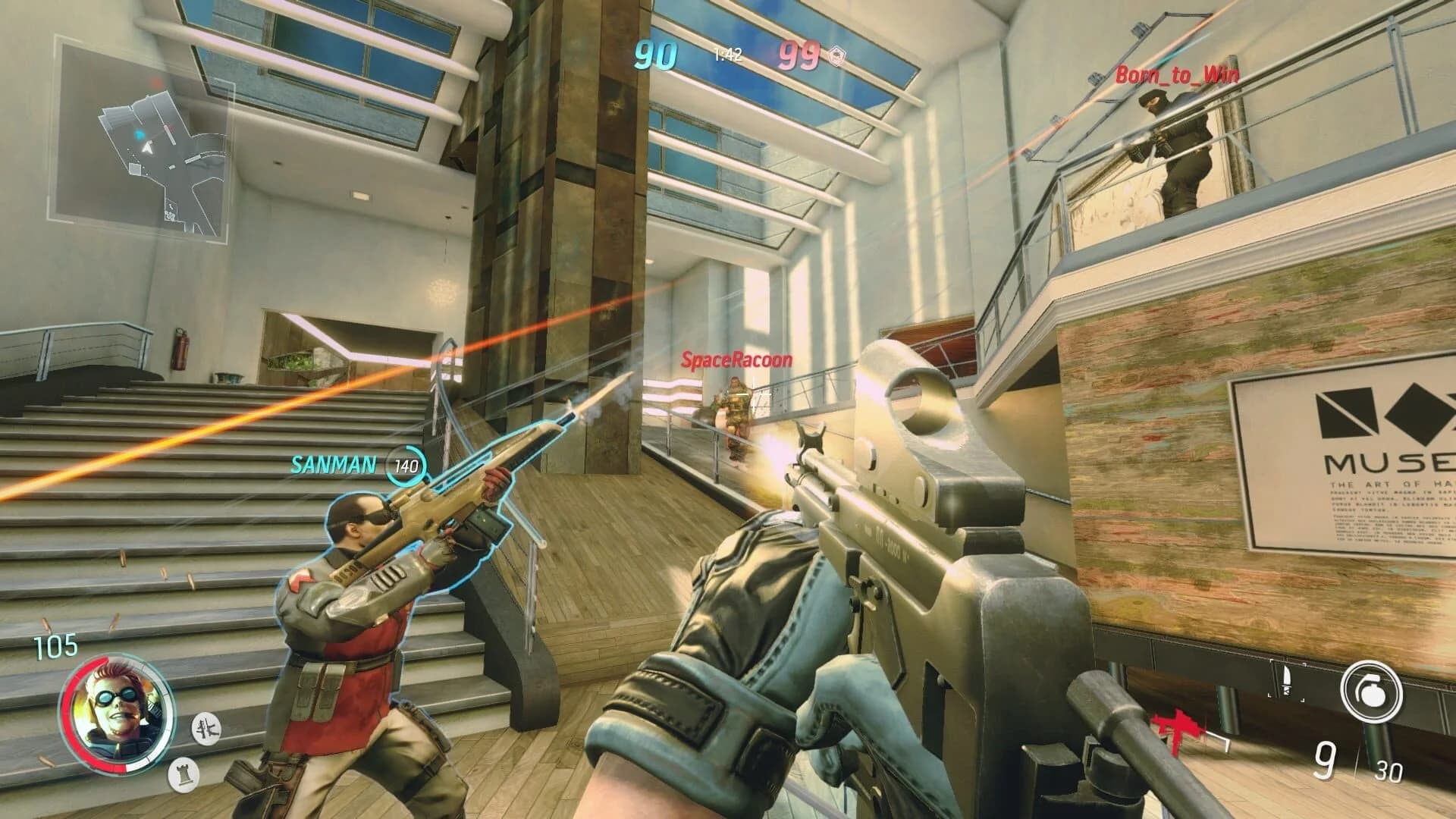Click the shield emblem next to score 99
1456x819 pixels.
click(x=837, y=55)
